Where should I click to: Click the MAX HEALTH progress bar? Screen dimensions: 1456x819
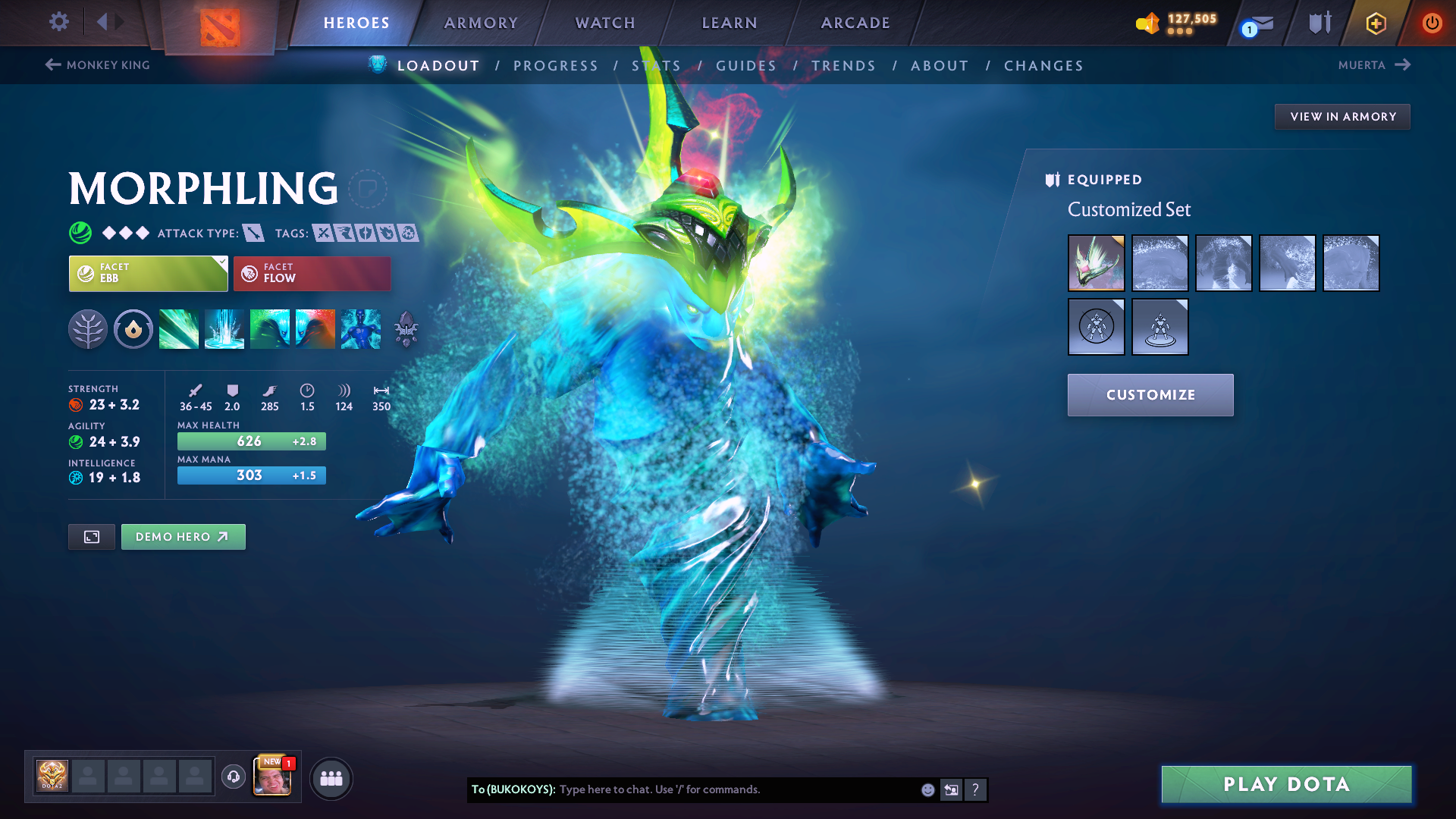pyautogui.click(x=251, y=441)
